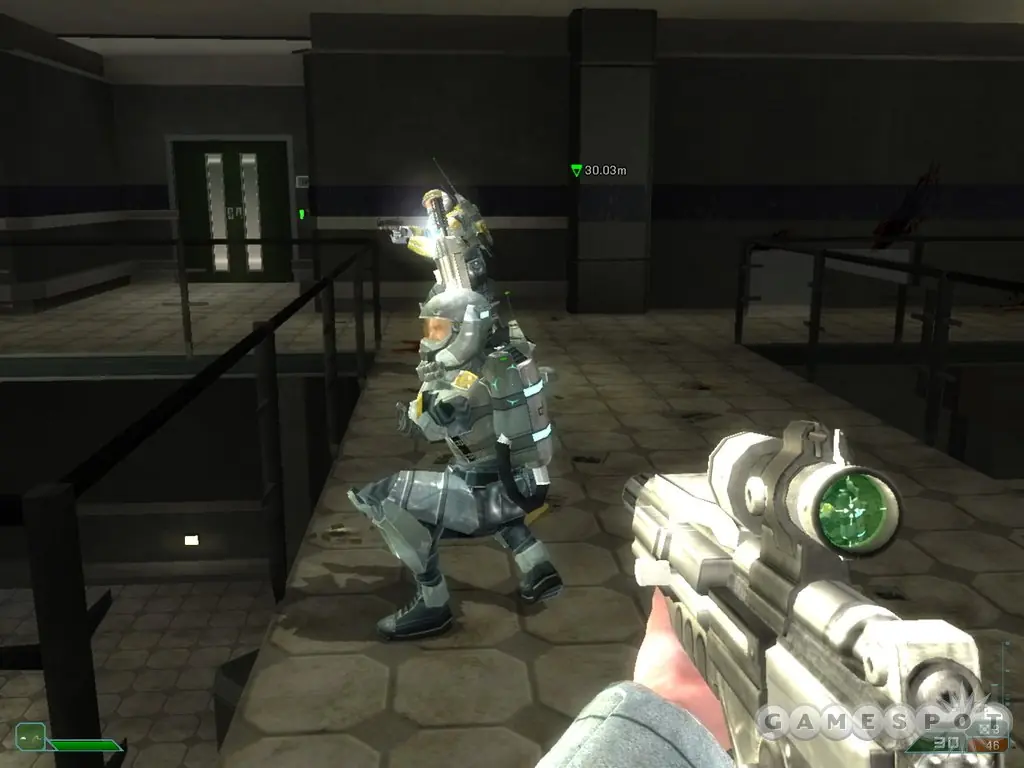Select the squad status icon beside the health bar
The width and height of the screenshot is (1024, 768).
coord(30,736)
